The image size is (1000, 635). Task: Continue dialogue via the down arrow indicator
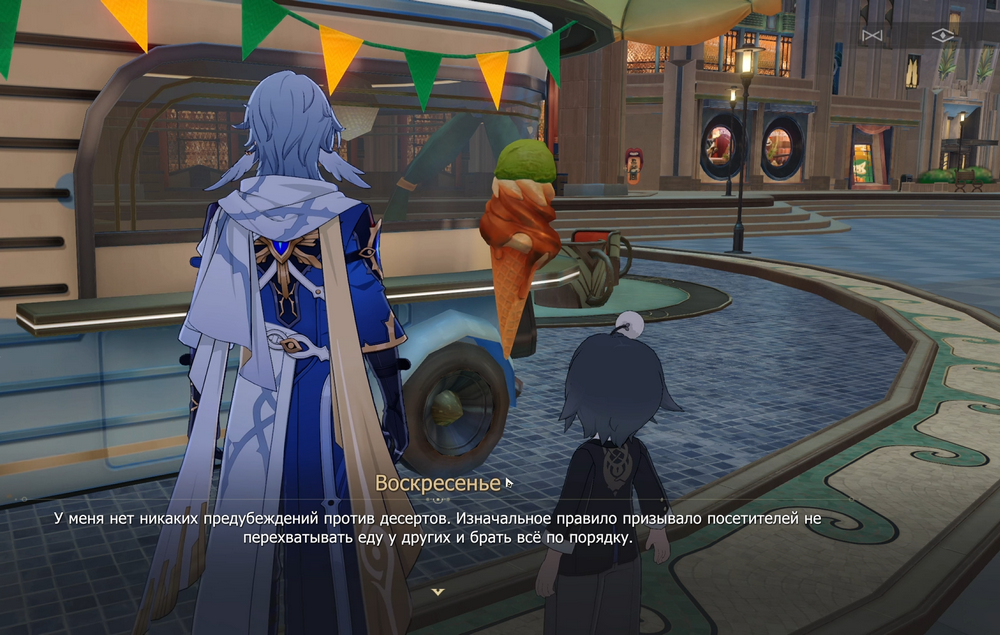point(437,591)
